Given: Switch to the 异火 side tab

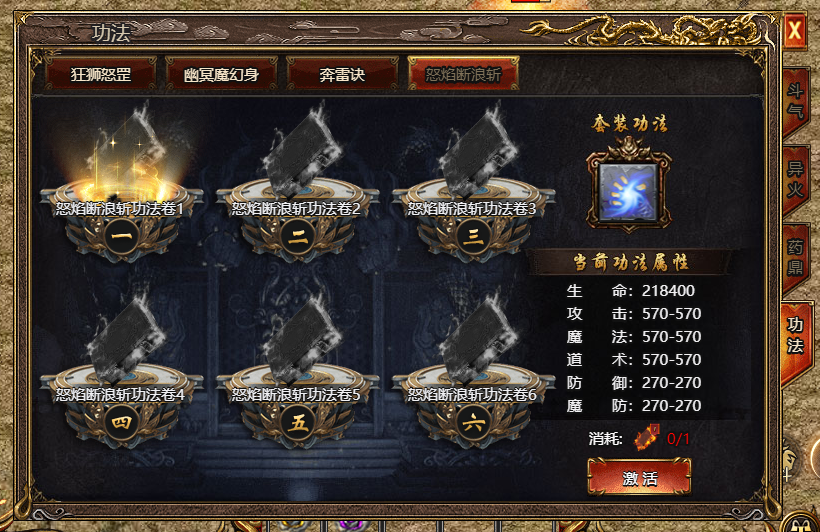Looking at the screenshot, I should (796, 182).
